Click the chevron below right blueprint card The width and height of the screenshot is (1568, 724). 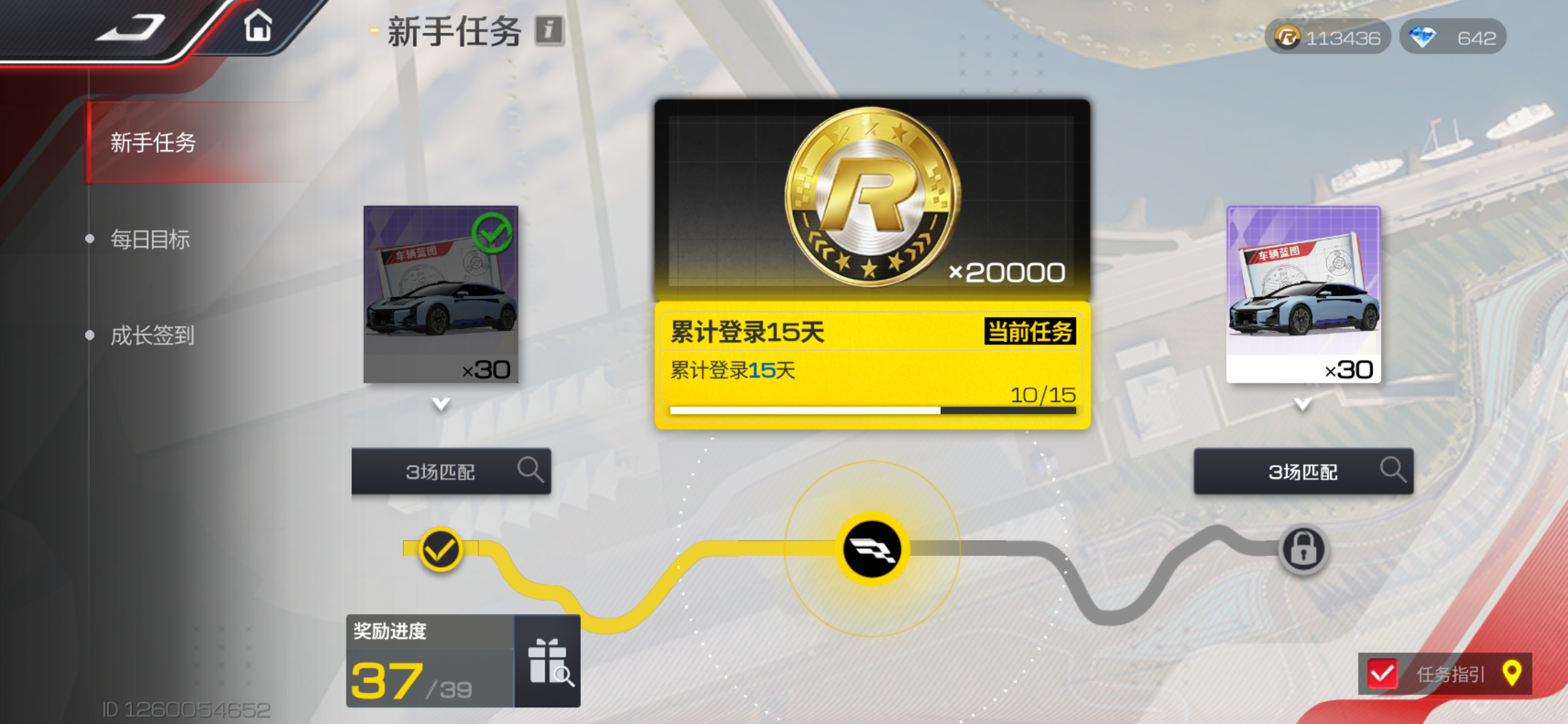1303,404
